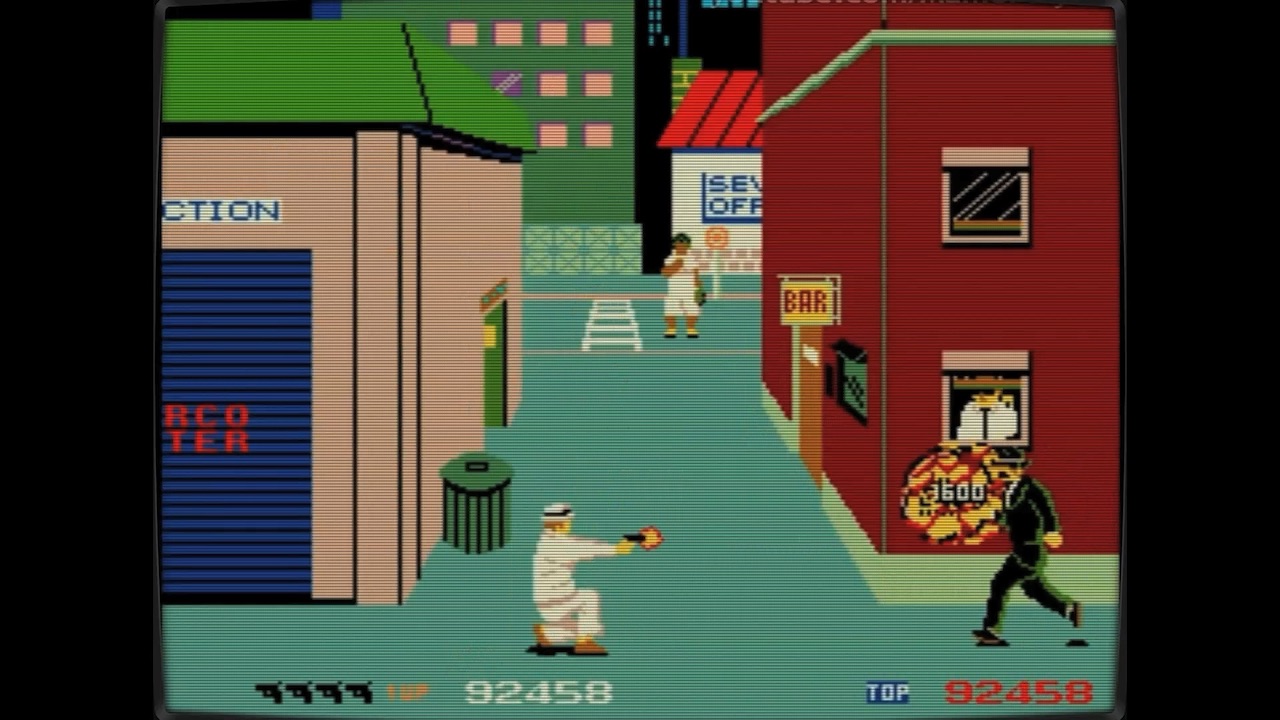This screenshot has height=720, width=1280.
Task: Select the muzzle flash on the pistol
Action: [x=652, y=537]
